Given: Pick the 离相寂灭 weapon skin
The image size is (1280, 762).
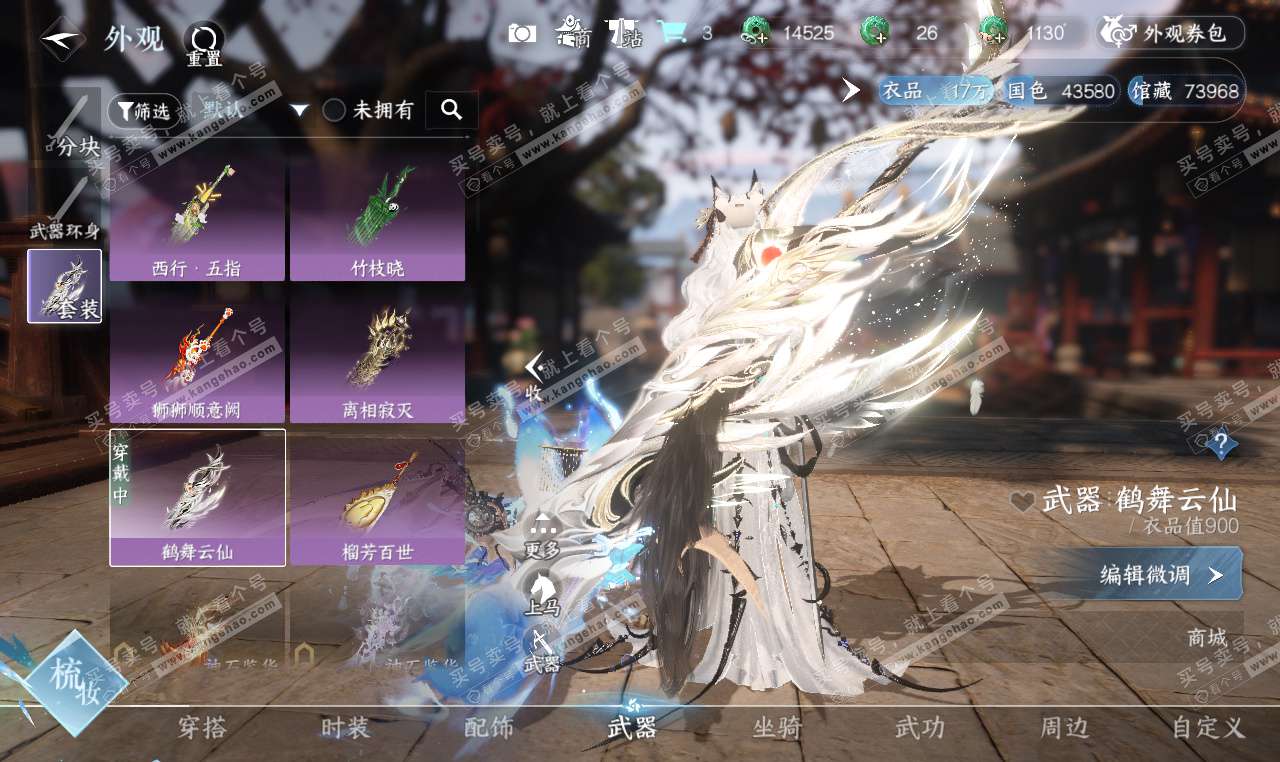Looking at the screenshot, I should click(x=377, y=362).
